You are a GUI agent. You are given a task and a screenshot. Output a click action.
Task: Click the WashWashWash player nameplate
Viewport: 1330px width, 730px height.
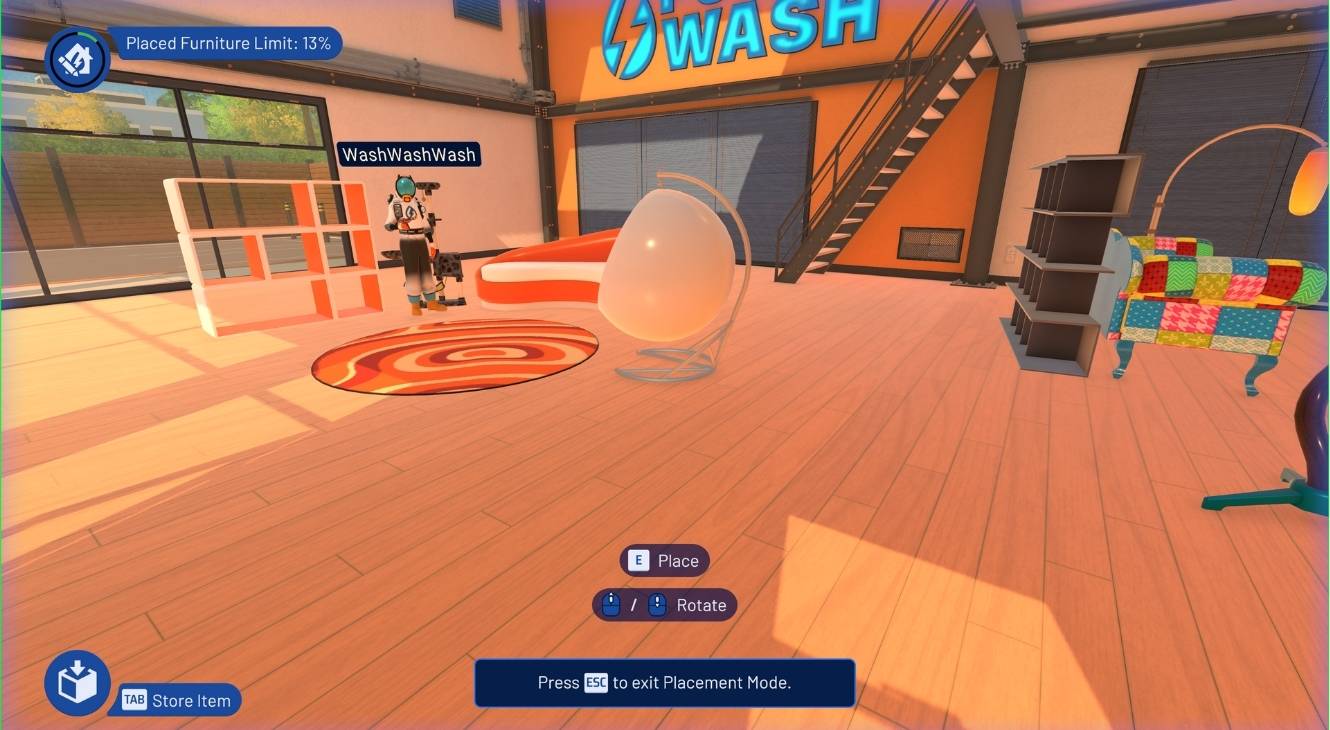[x=409, y=155]
